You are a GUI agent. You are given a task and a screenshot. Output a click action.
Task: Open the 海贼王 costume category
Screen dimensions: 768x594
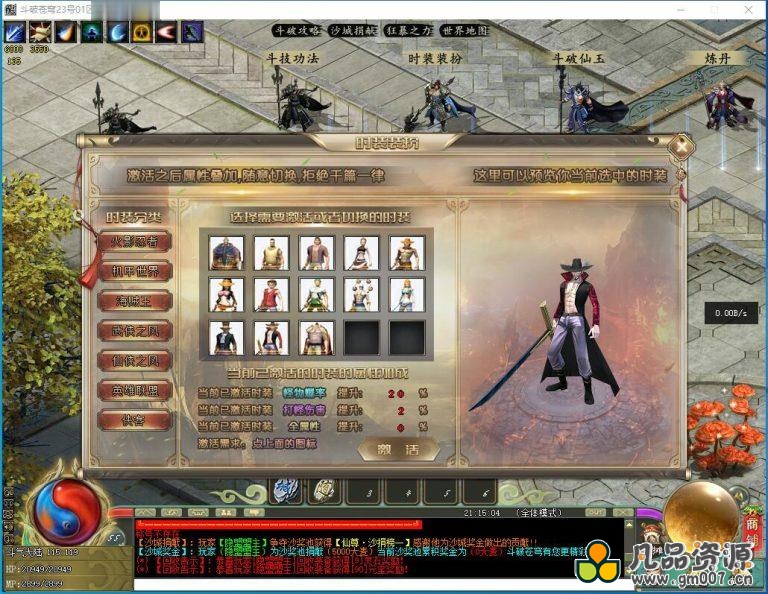(x=134, y=301)
